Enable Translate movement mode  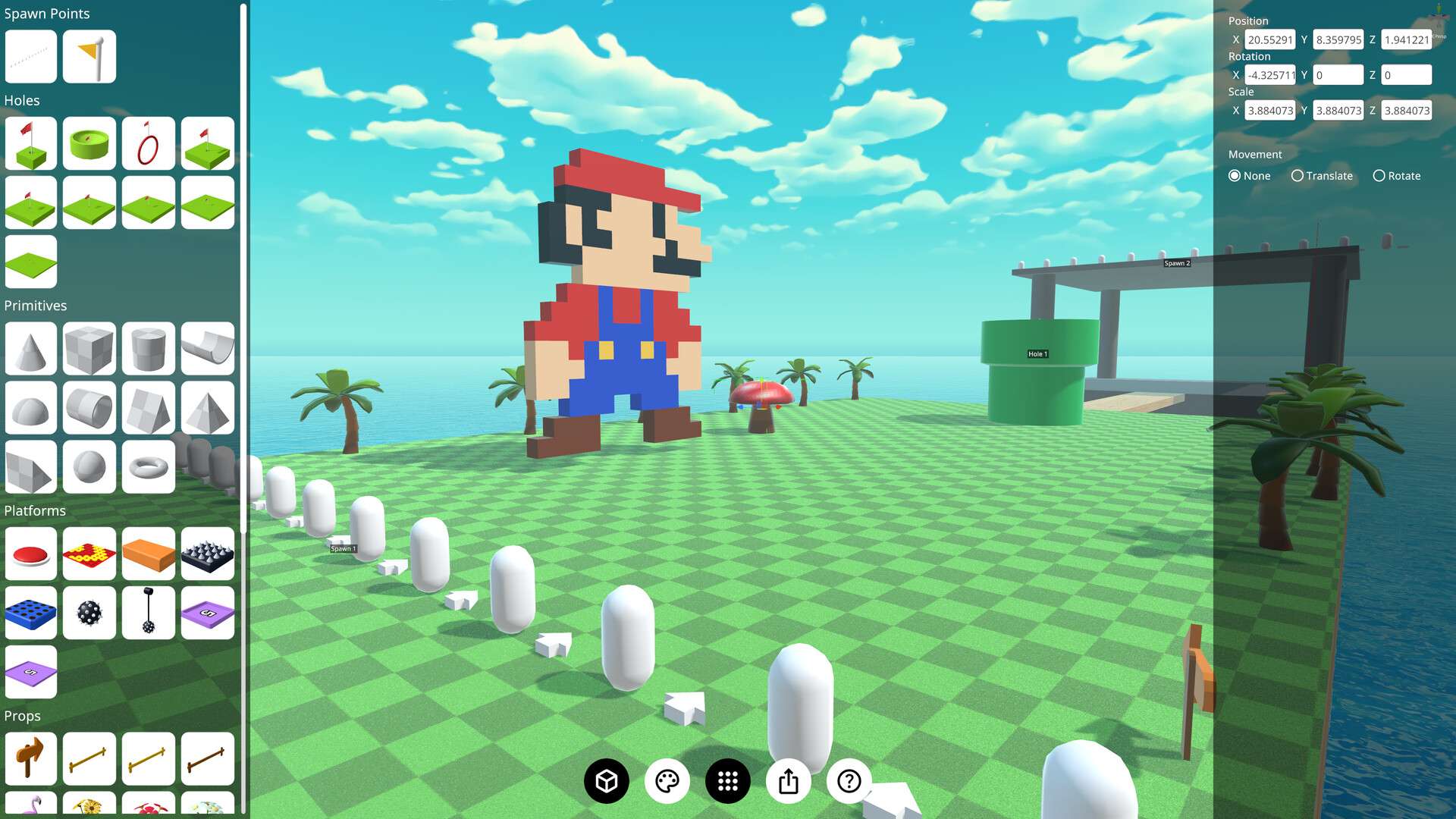pos(1298,175)
